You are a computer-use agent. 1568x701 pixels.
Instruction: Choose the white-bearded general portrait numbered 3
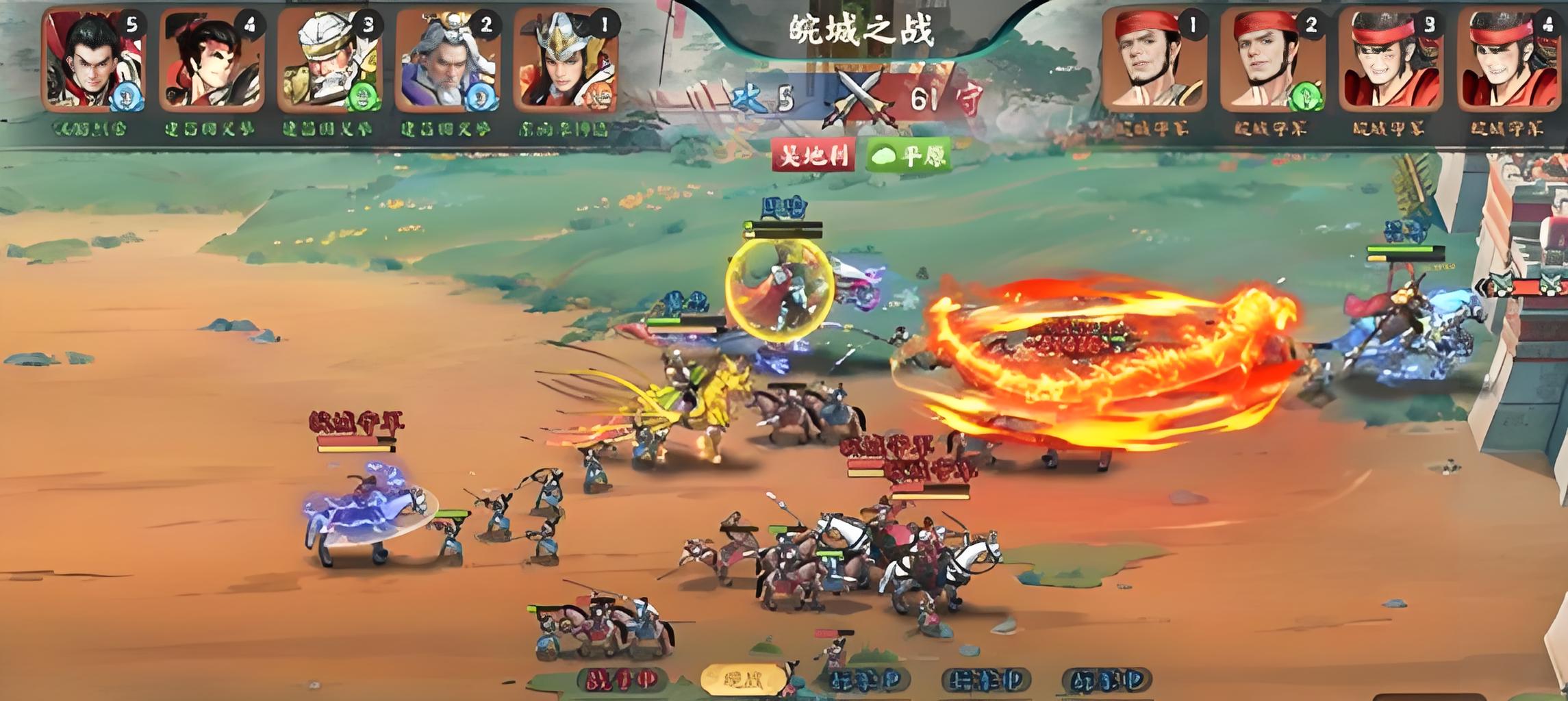pyautogui.click(x=329, y=61)
